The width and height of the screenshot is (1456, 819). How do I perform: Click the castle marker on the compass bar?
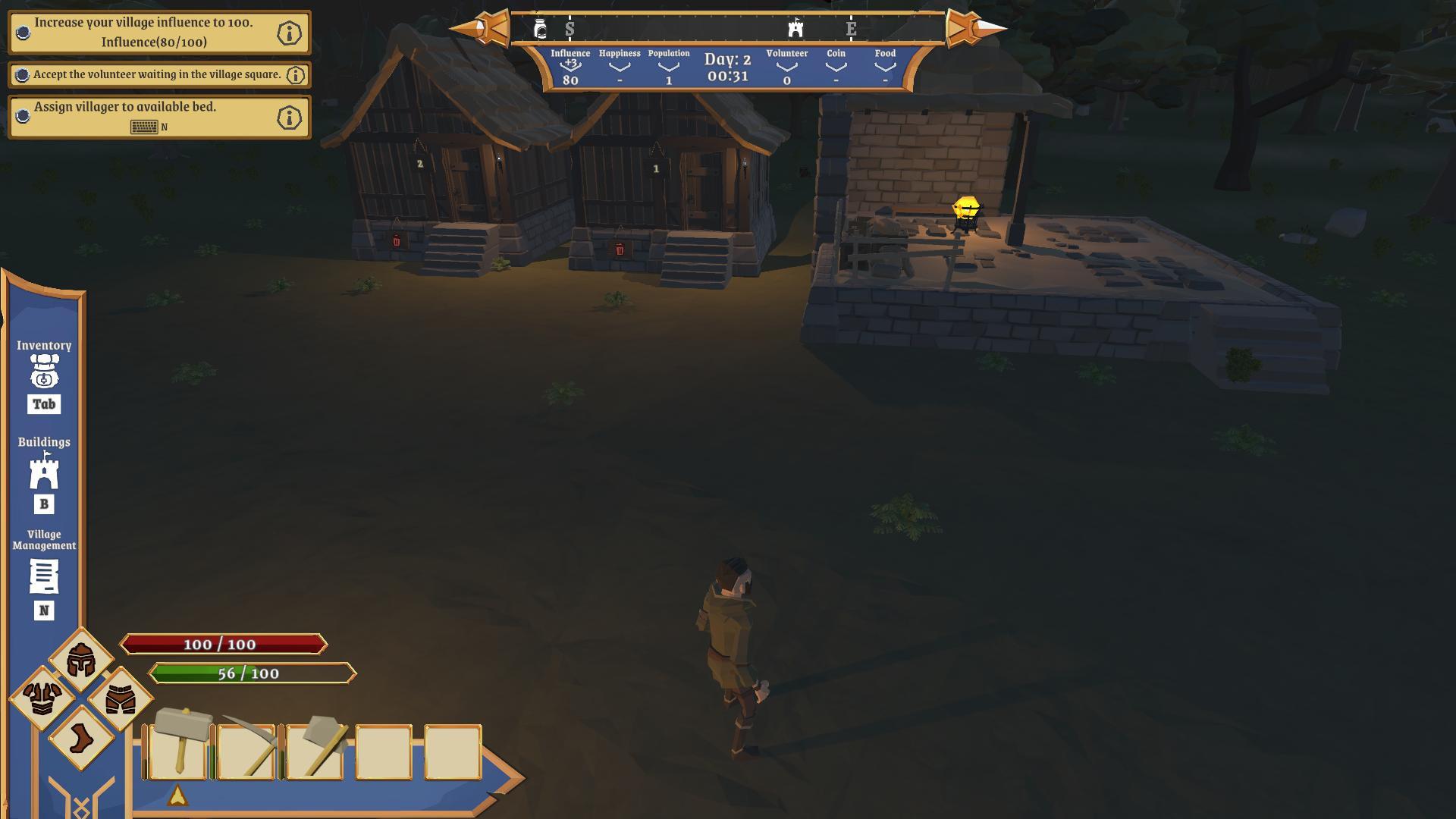795,28
